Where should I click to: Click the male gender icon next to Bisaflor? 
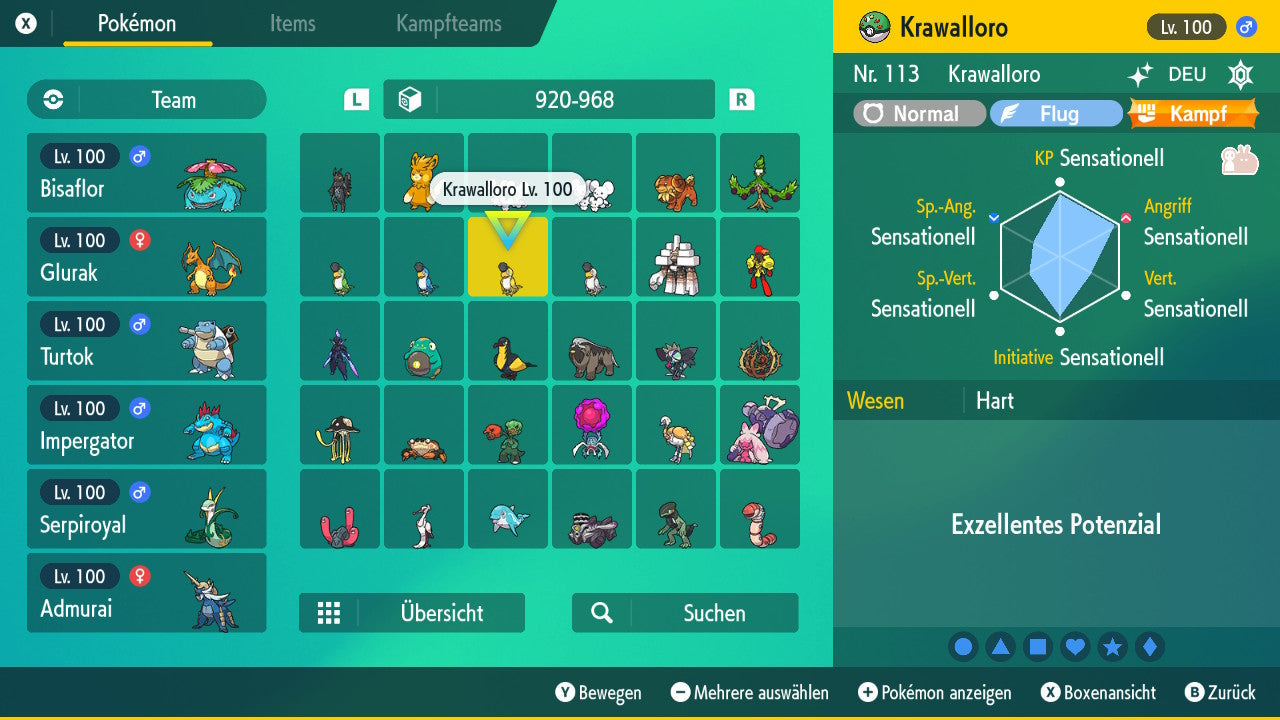pos(140,156)
